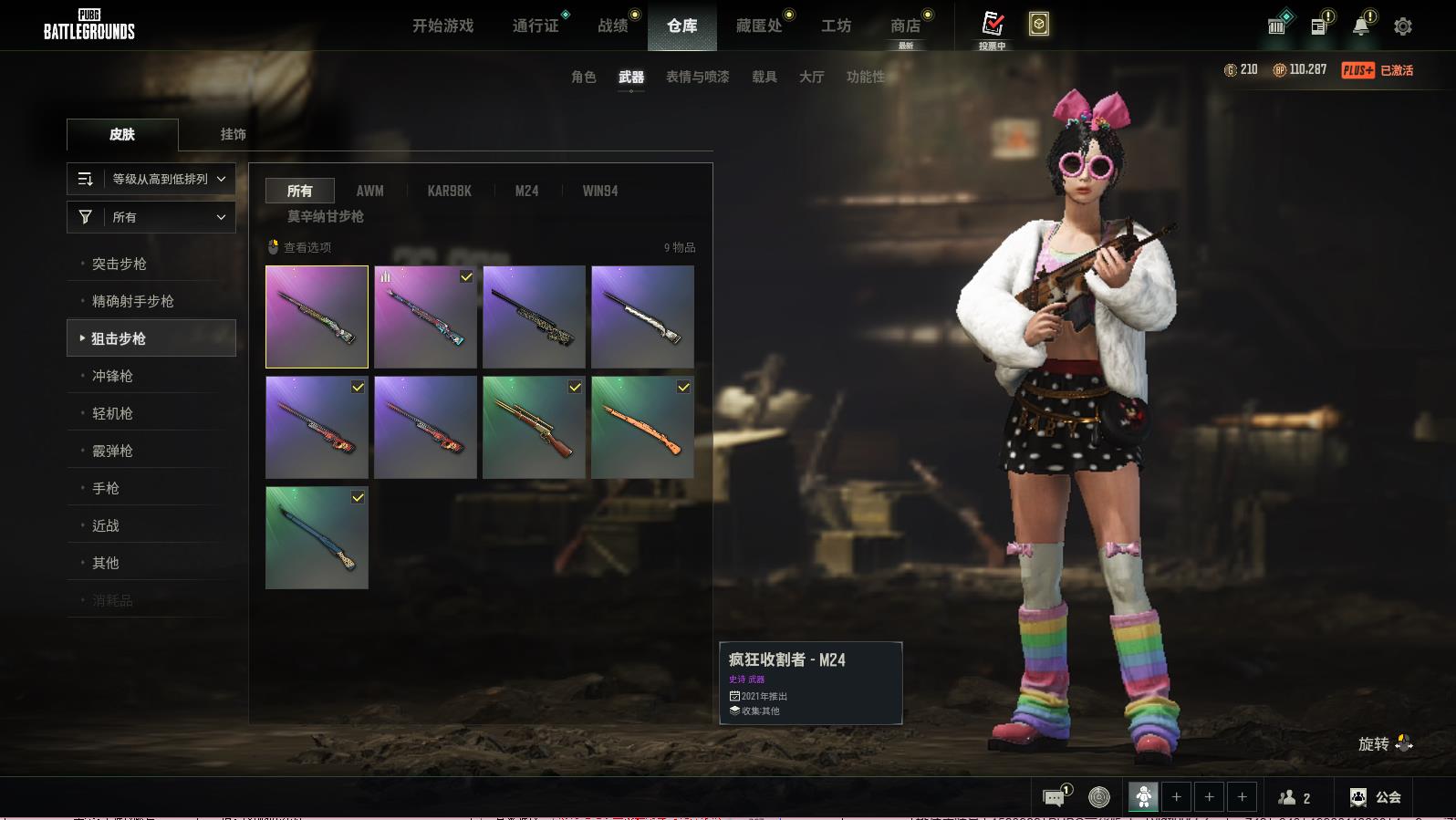This screenshot has height=820, width=1456.
Task: Filter skins by WIN94
Action: 599,191
